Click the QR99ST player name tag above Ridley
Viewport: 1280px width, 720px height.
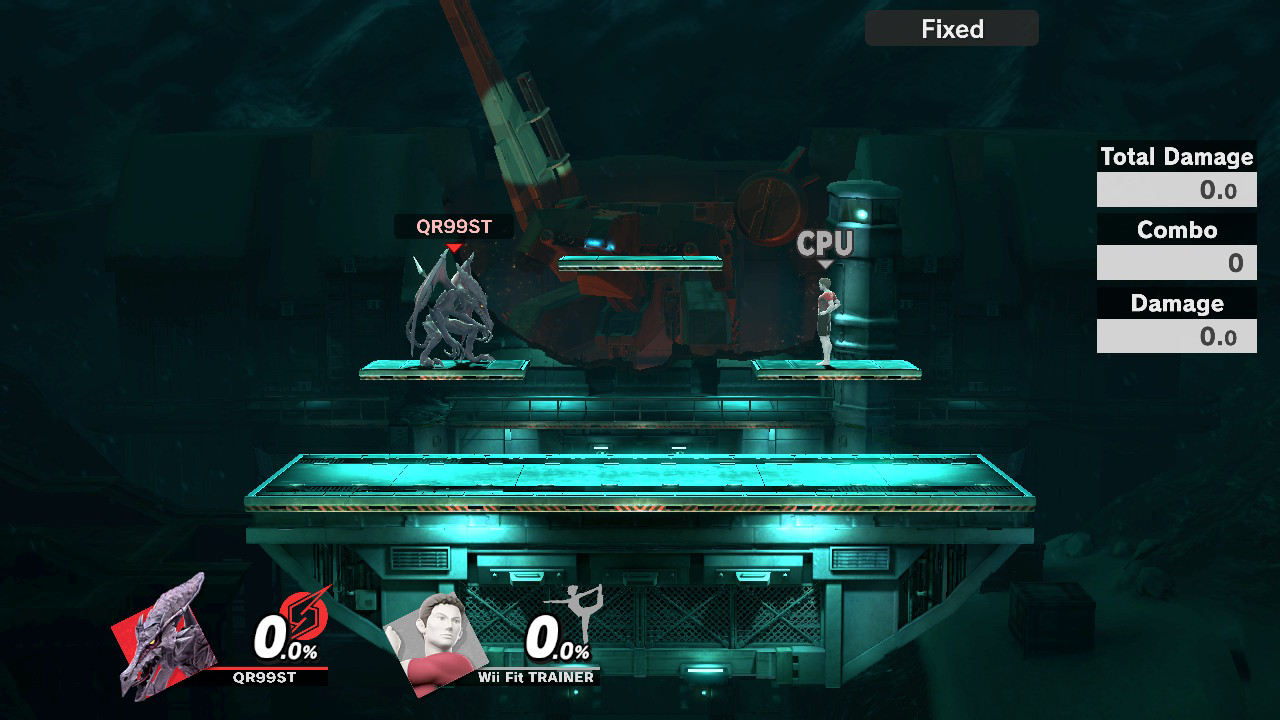click(x=454, y=227)
